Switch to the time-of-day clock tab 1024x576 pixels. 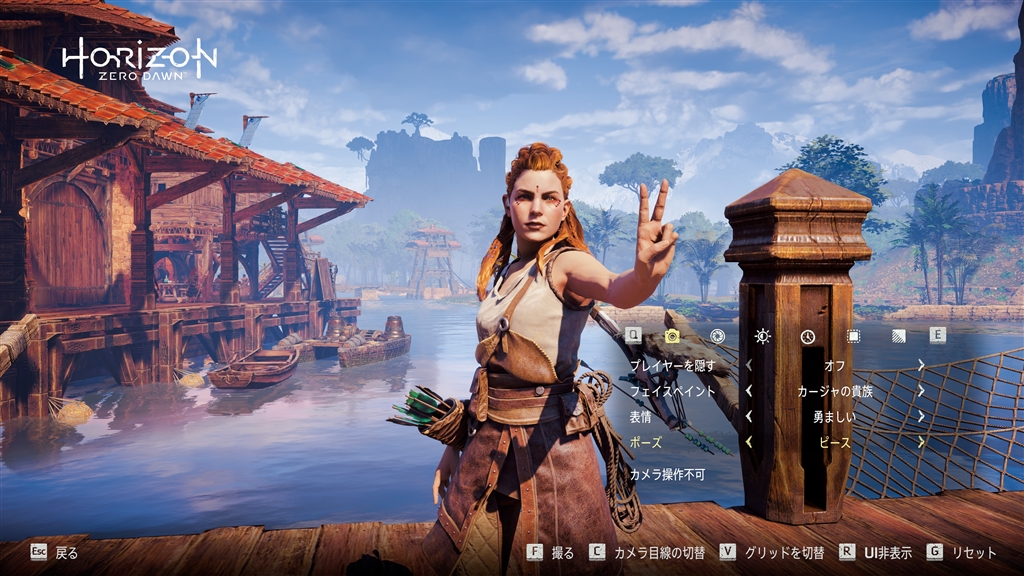pos(808,336)
